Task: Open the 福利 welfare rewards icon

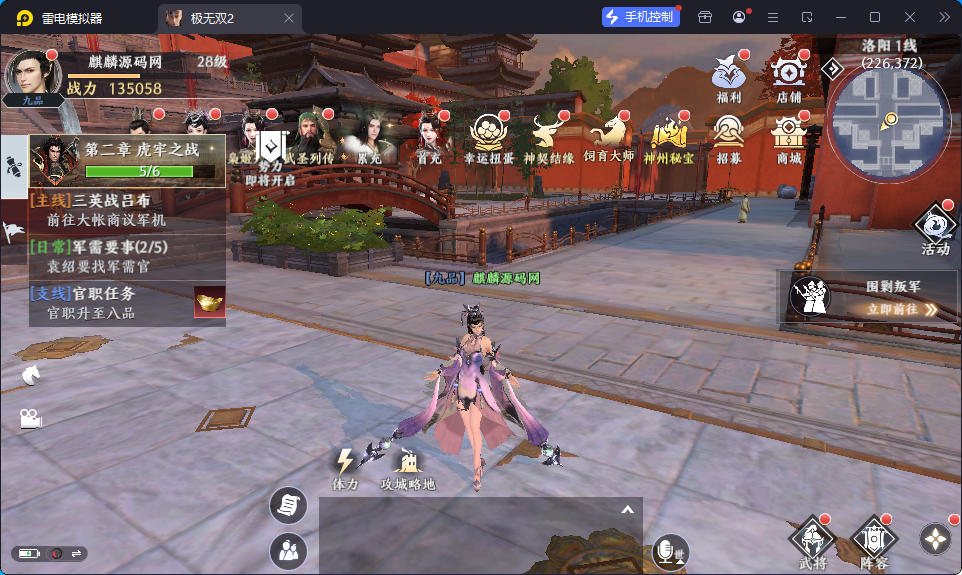Action: [728, 73]
